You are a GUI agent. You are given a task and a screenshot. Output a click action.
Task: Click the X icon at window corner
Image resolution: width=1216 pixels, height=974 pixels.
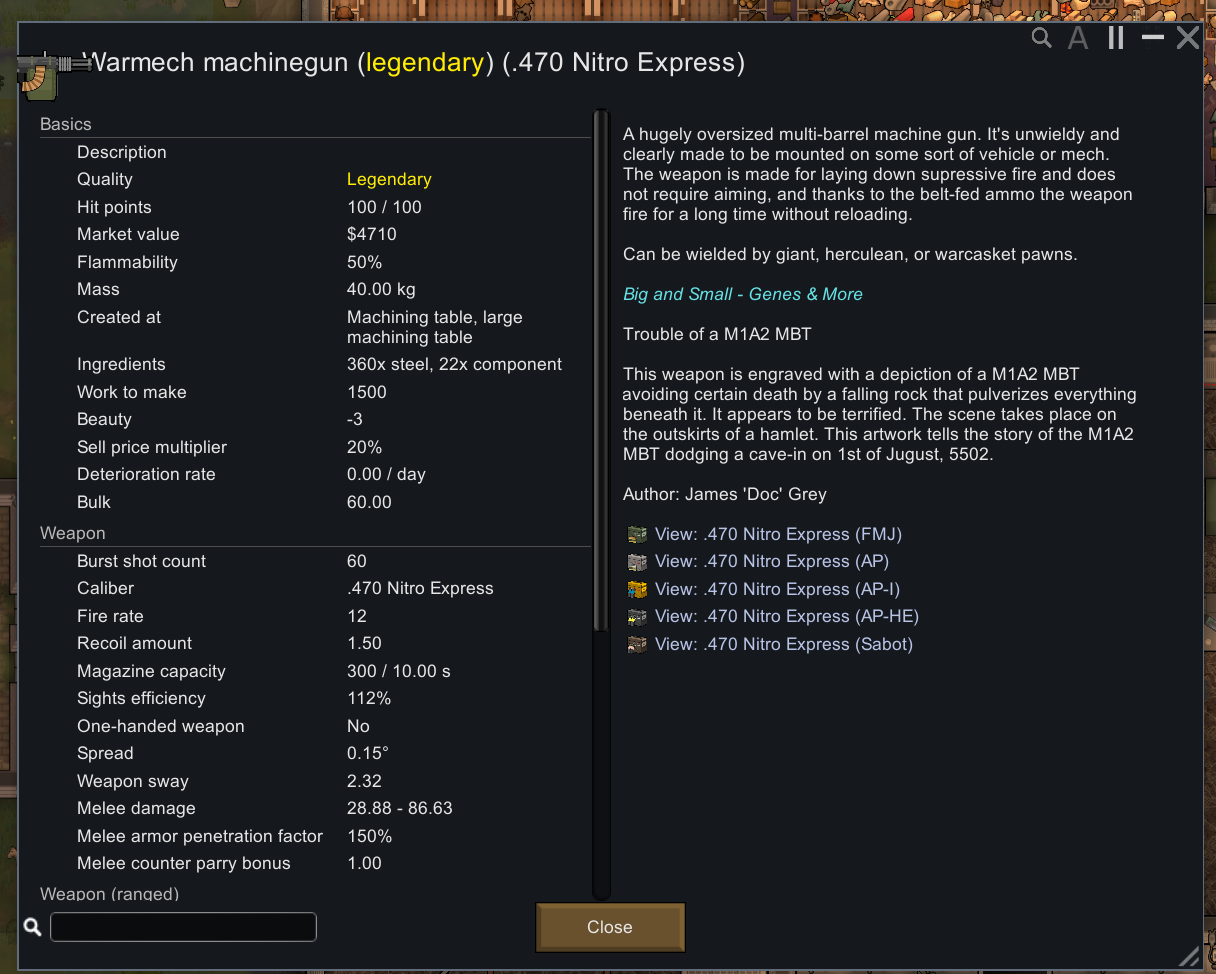click(1187, 39)
